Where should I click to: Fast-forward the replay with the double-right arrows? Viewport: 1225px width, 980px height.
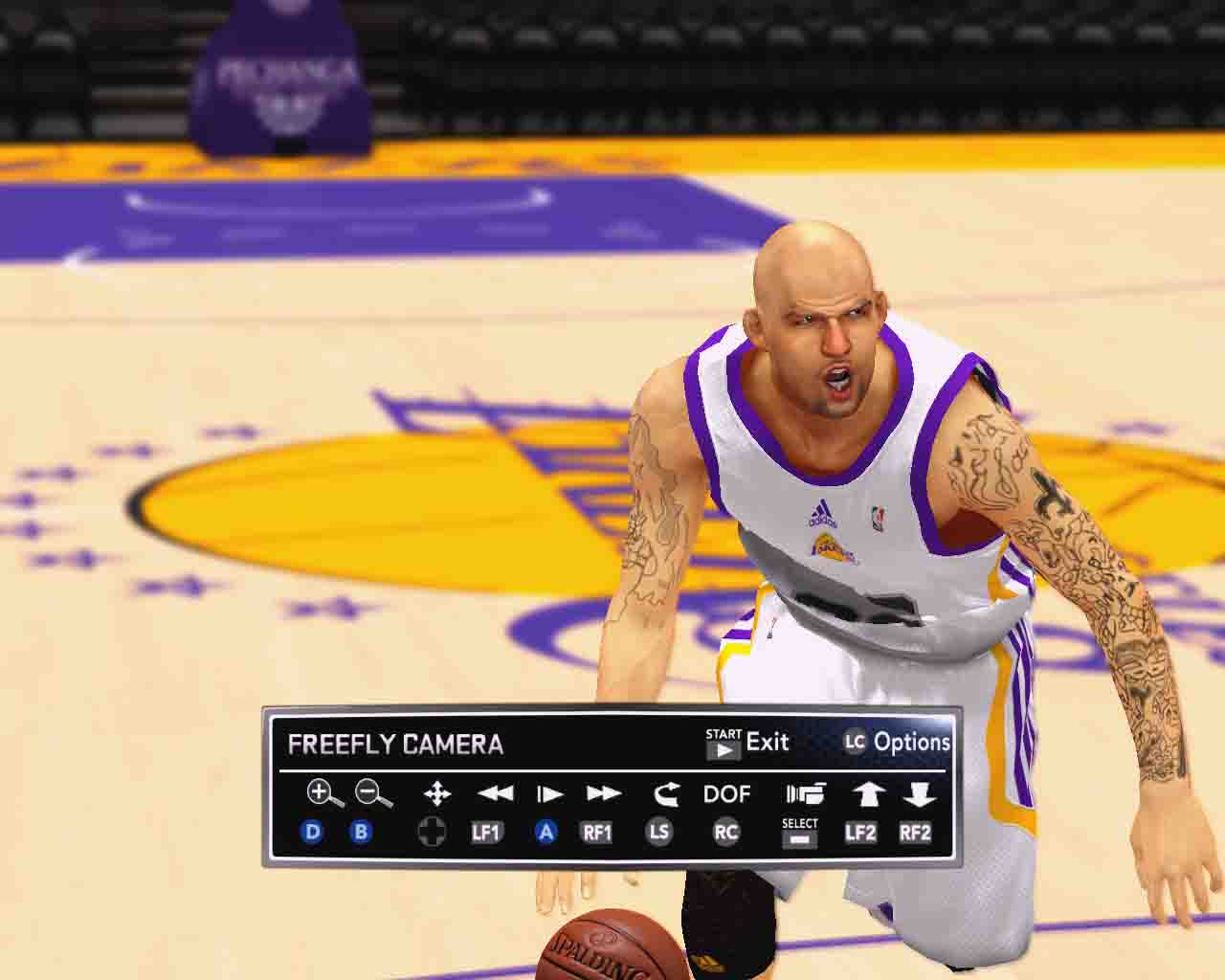point(604,793)
